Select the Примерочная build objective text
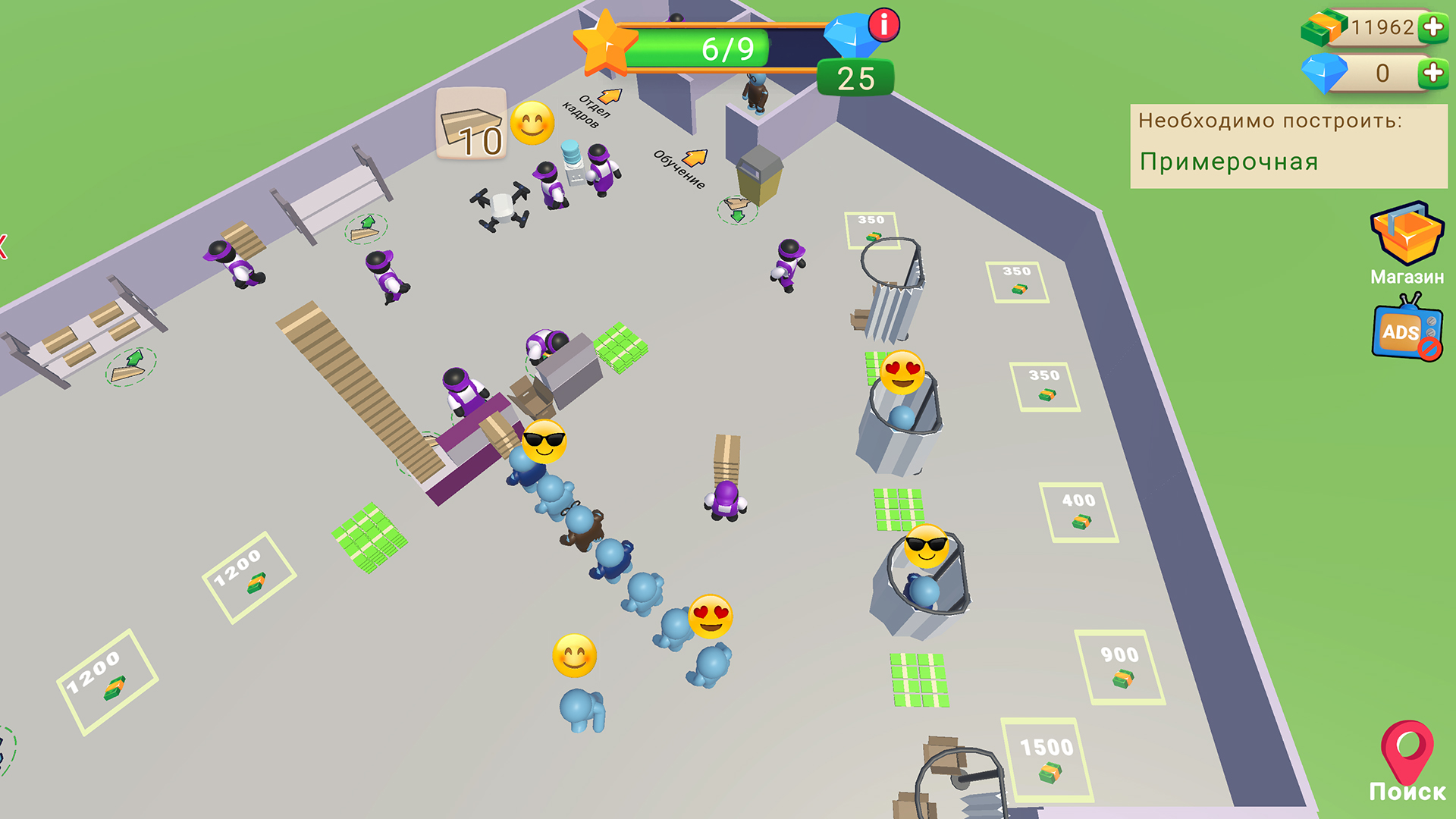Image resolution: width=1456 pixels, height=819 pixels. click(1228, 161)
